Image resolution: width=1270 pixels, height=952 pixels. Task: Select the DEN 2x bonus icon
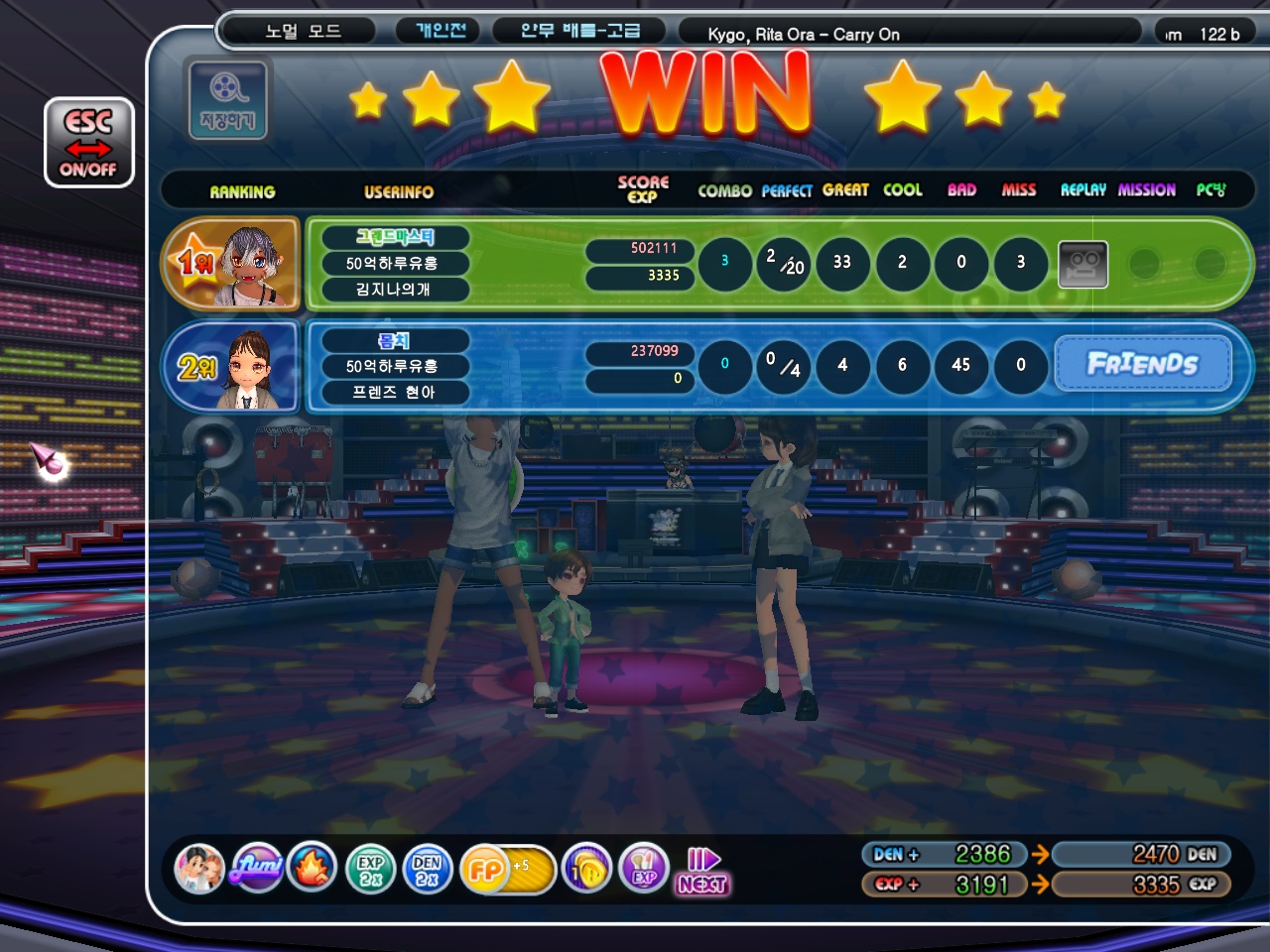(428, 870)
